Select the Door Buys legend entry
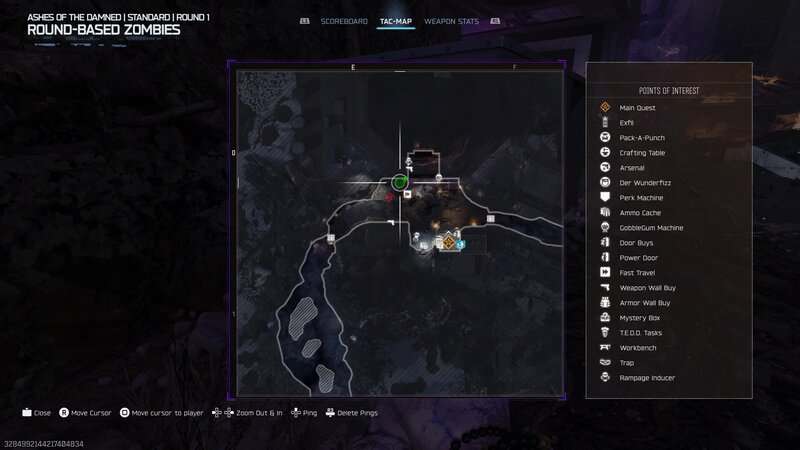This screenshot has width=800, height=450. 637,243
